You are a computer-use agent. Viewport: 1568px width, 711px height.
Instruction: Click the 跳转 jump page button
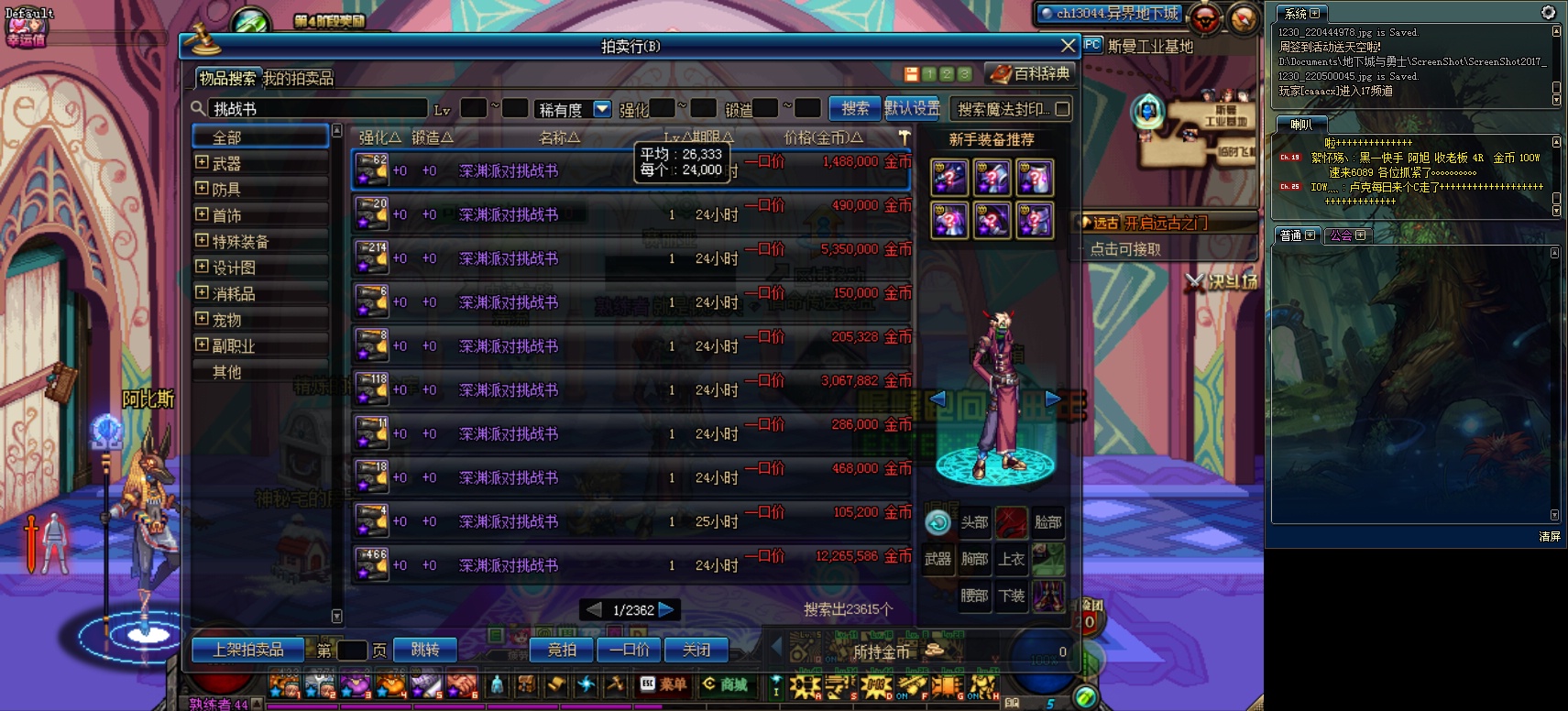[425, 650]
